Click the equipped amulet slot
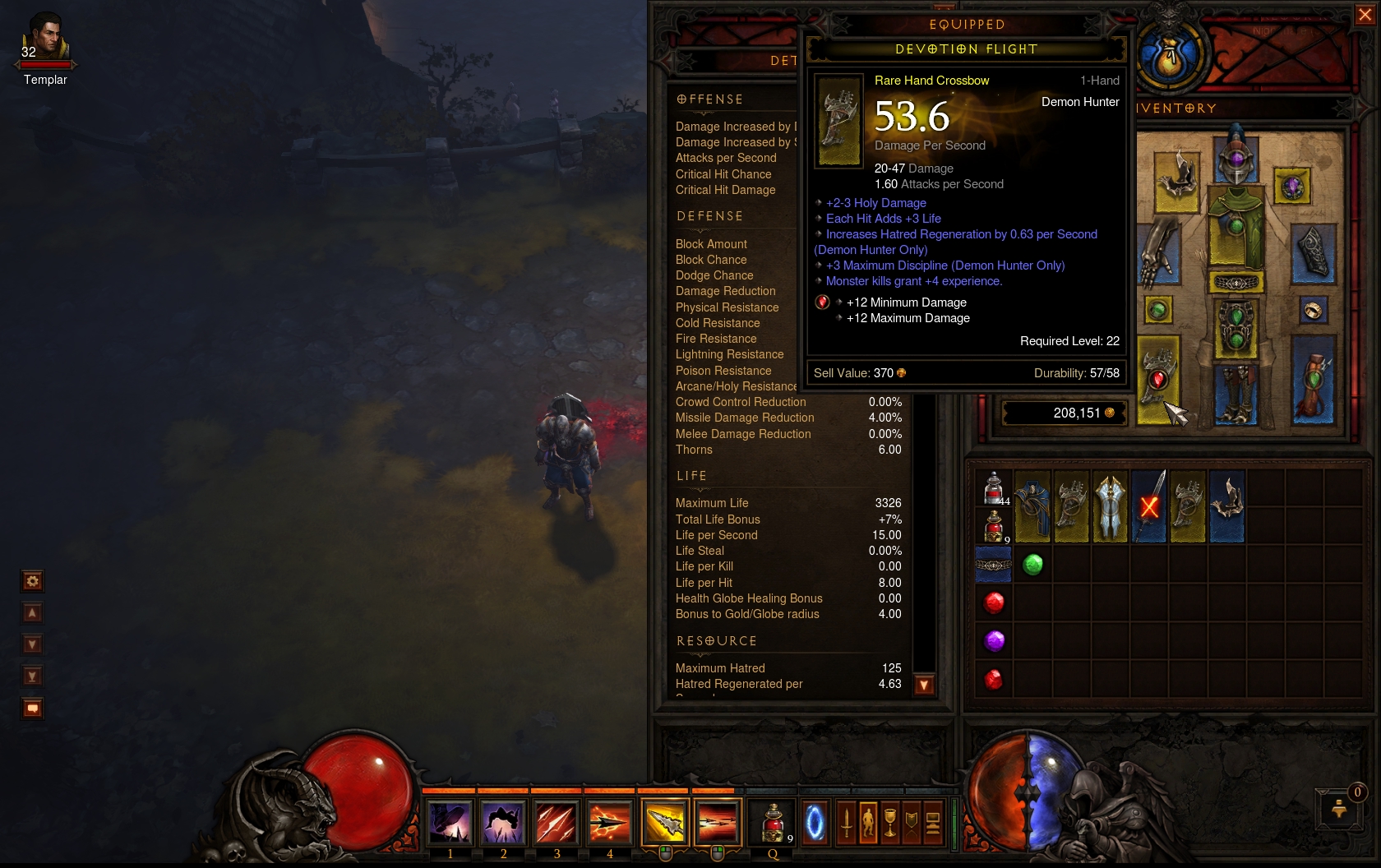The height and width of the screenshot is (868, 1381). tap(1291, 187)
